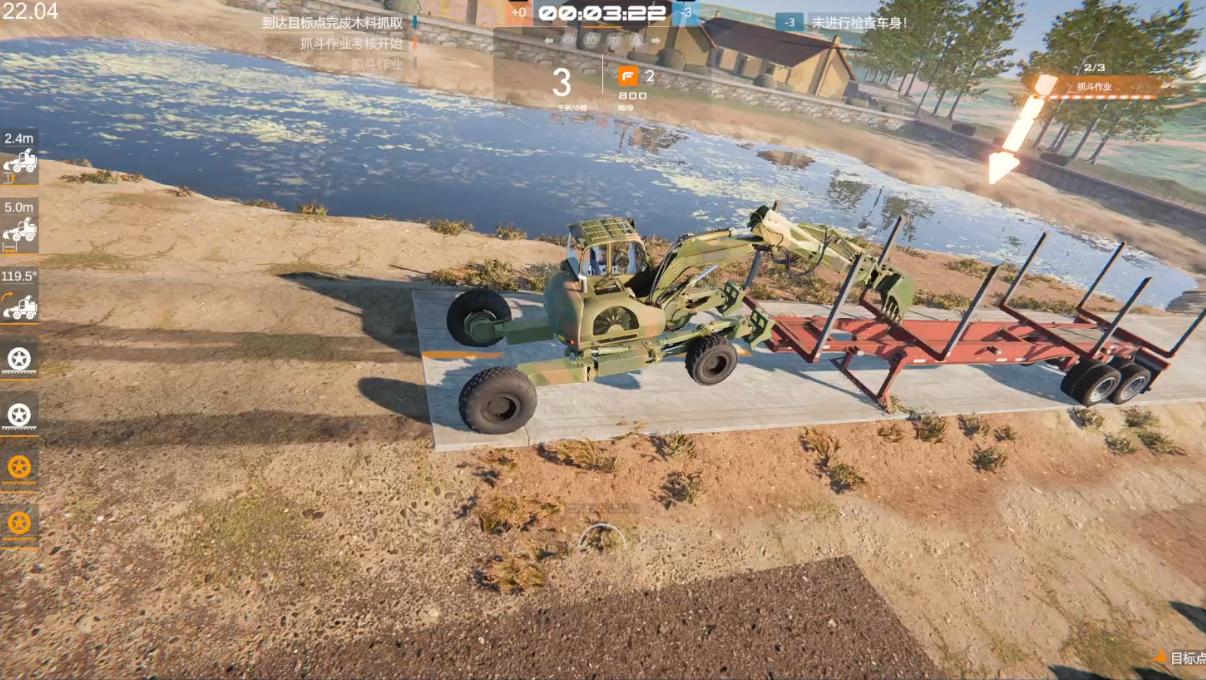The height and width of the screenshot is (680, 1206).
Task: Click the 到达目标点完成木料抓取 objective entry
Action: [332, 22]
